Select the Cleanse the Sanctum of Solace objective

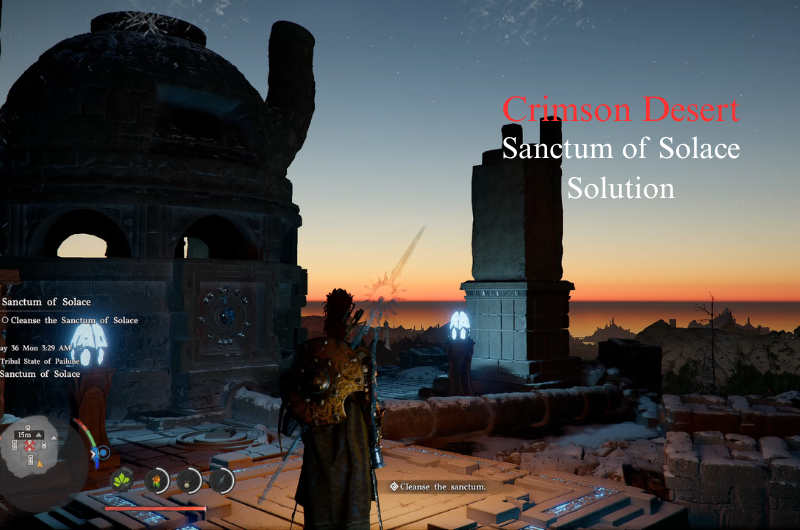click(x=70, y=320)
